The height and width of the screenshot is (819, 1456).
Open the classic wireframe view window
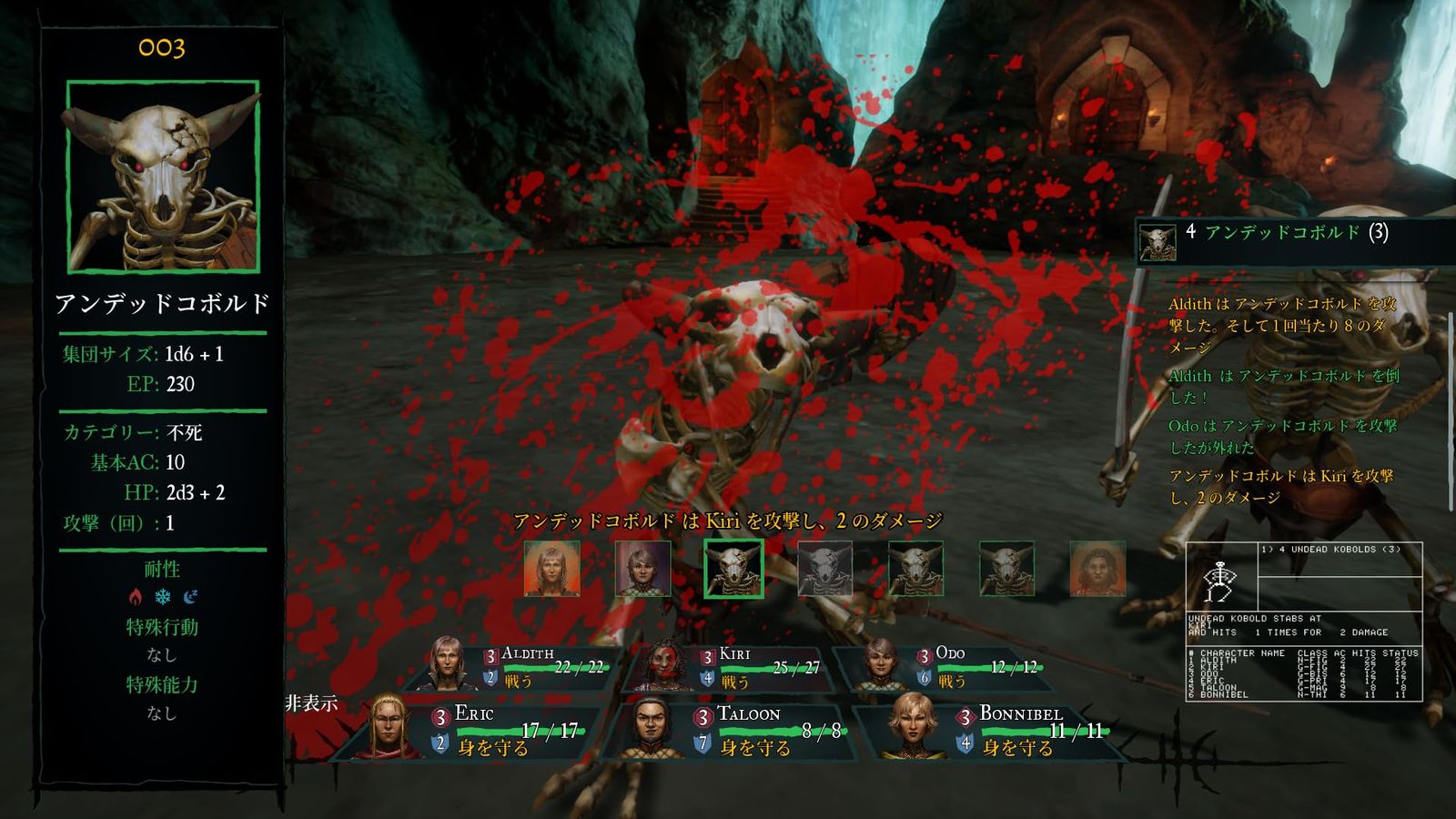(1303, 621)
